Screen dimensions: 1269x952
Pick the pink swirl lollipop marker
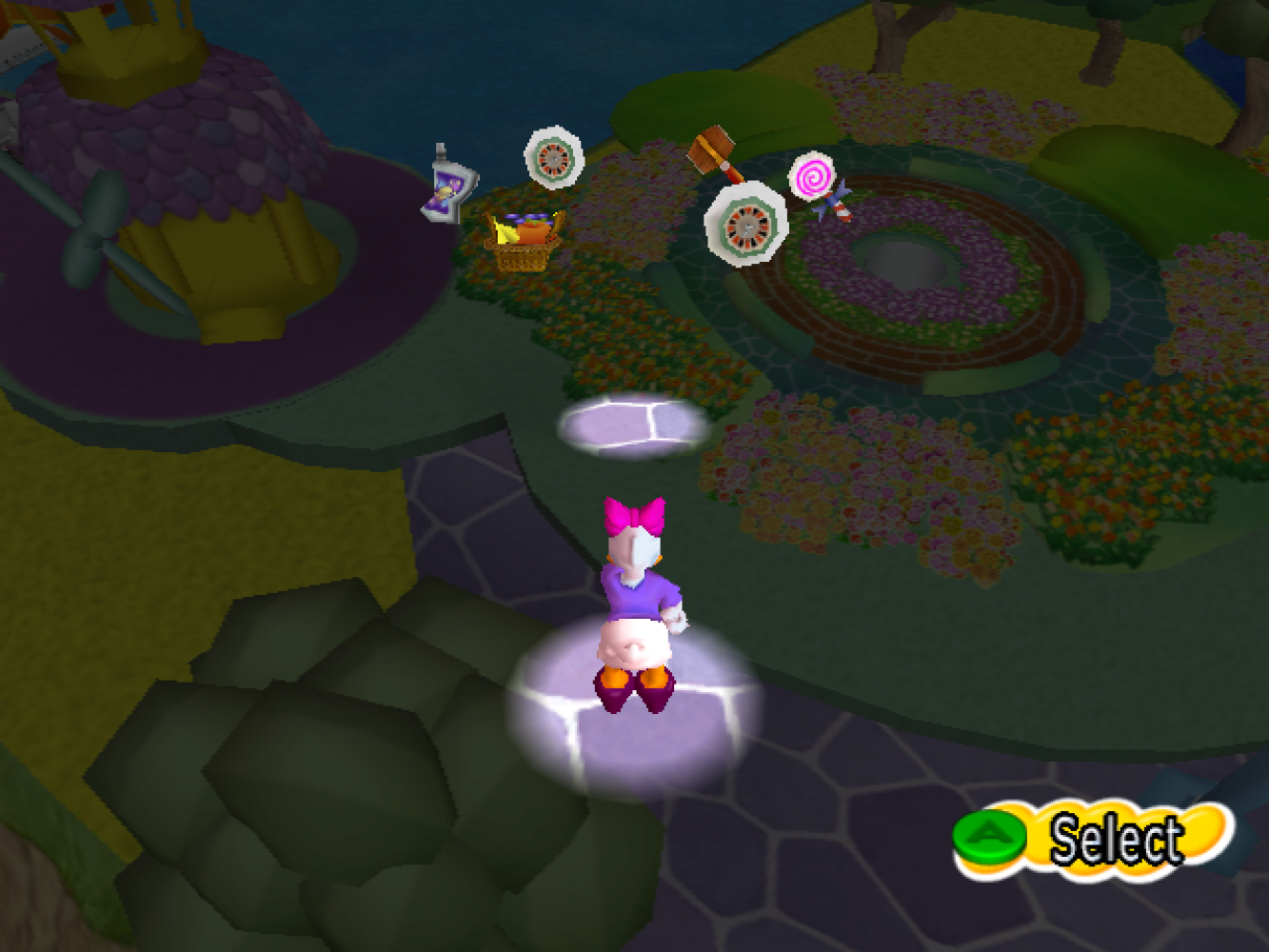tap(812, 178)
